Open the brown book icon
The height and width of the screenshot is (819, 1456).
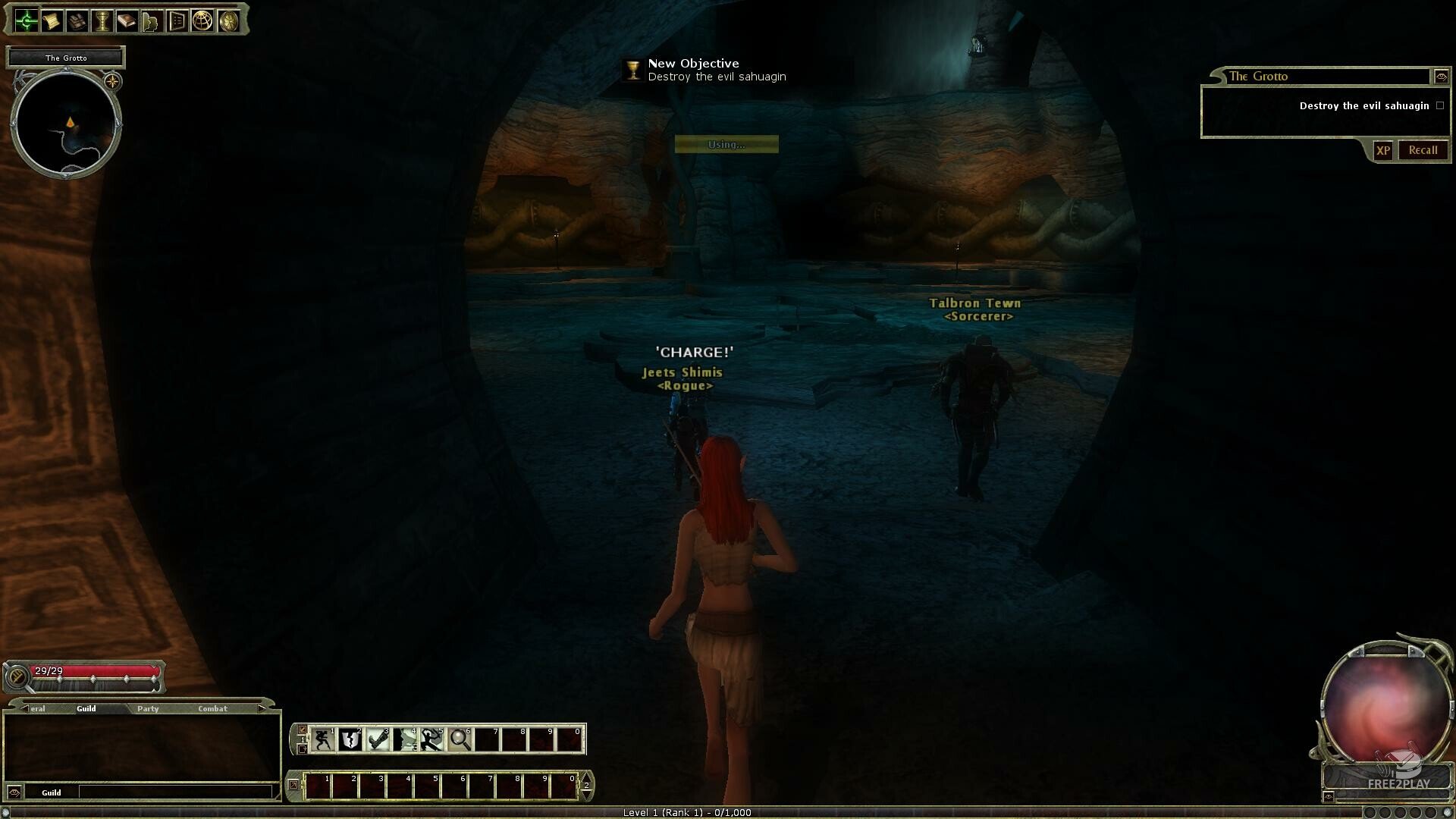click(127, 20)
